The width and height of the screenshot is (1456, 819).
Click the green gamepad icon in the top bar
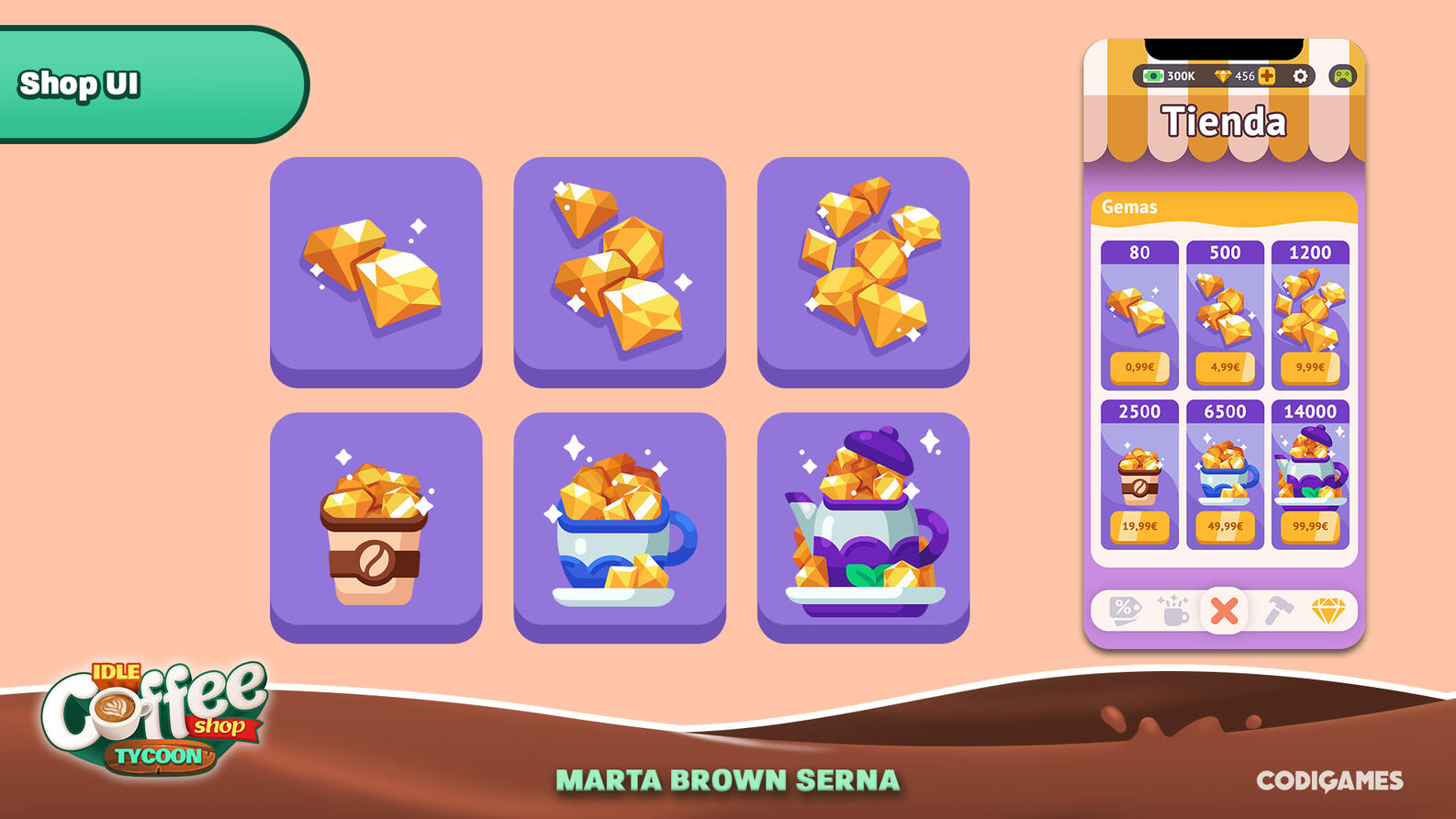pos(1344,75)
